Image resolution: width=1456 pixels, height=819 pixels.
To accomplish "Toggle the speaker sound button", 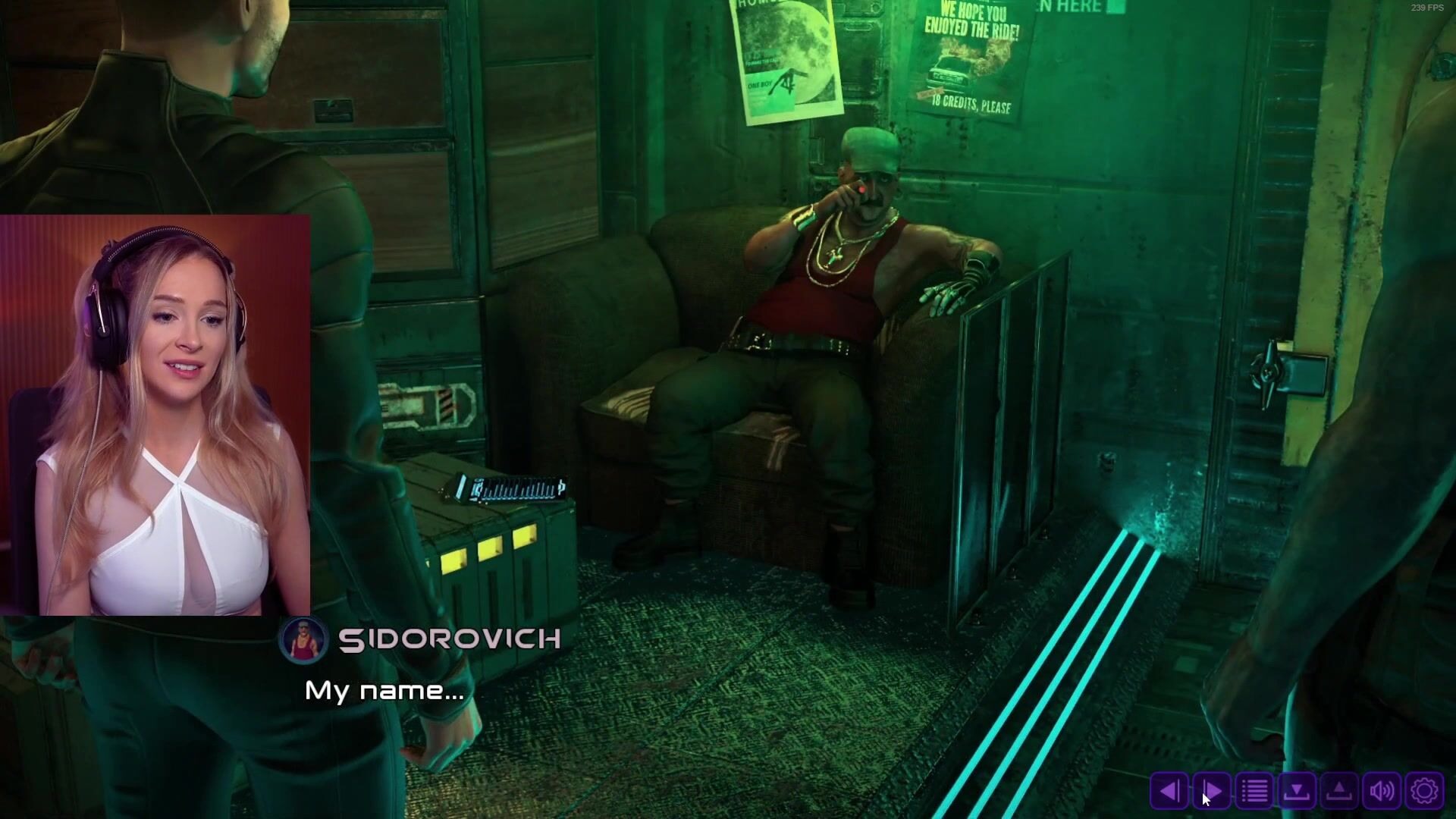I will pos(1382,791).
